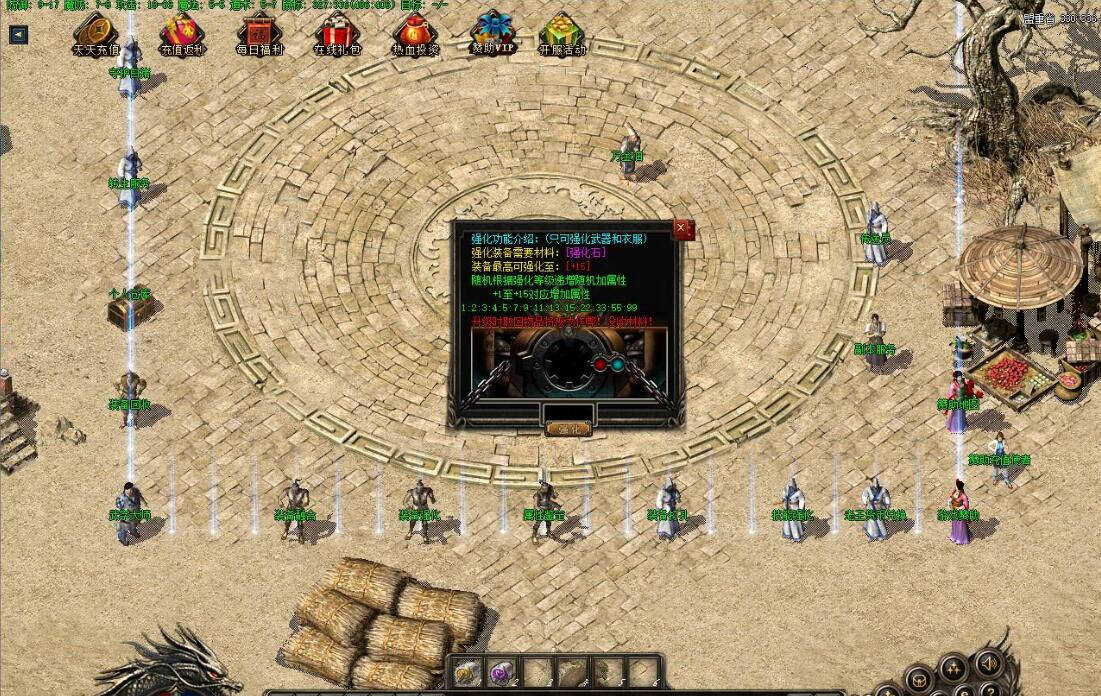Open the 热血投资 investment money bag
This screenshot has height=696, width=1101.
click(x=414, y=35)
